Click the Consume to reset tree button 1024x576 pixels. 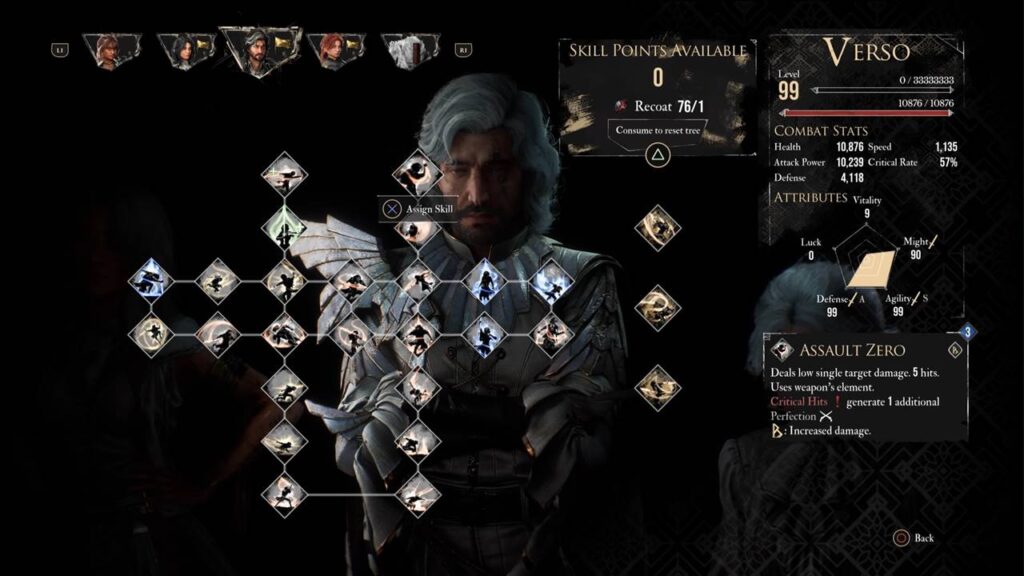[658, 129]
